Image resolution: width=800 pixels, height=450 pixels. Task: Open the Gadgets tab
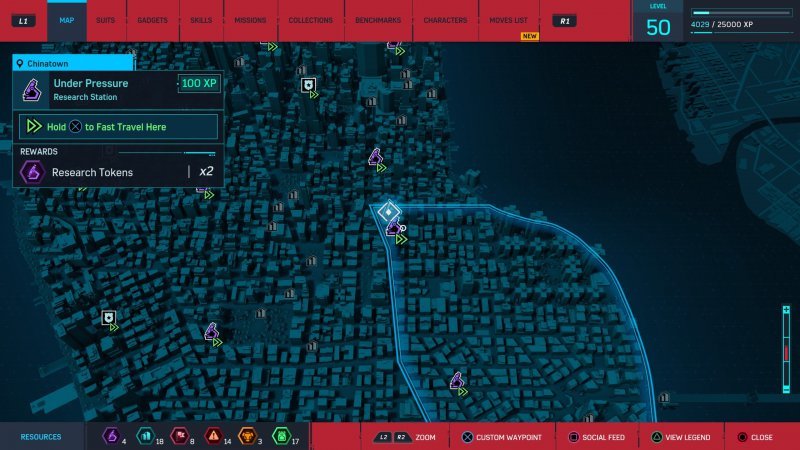(152, 20)
